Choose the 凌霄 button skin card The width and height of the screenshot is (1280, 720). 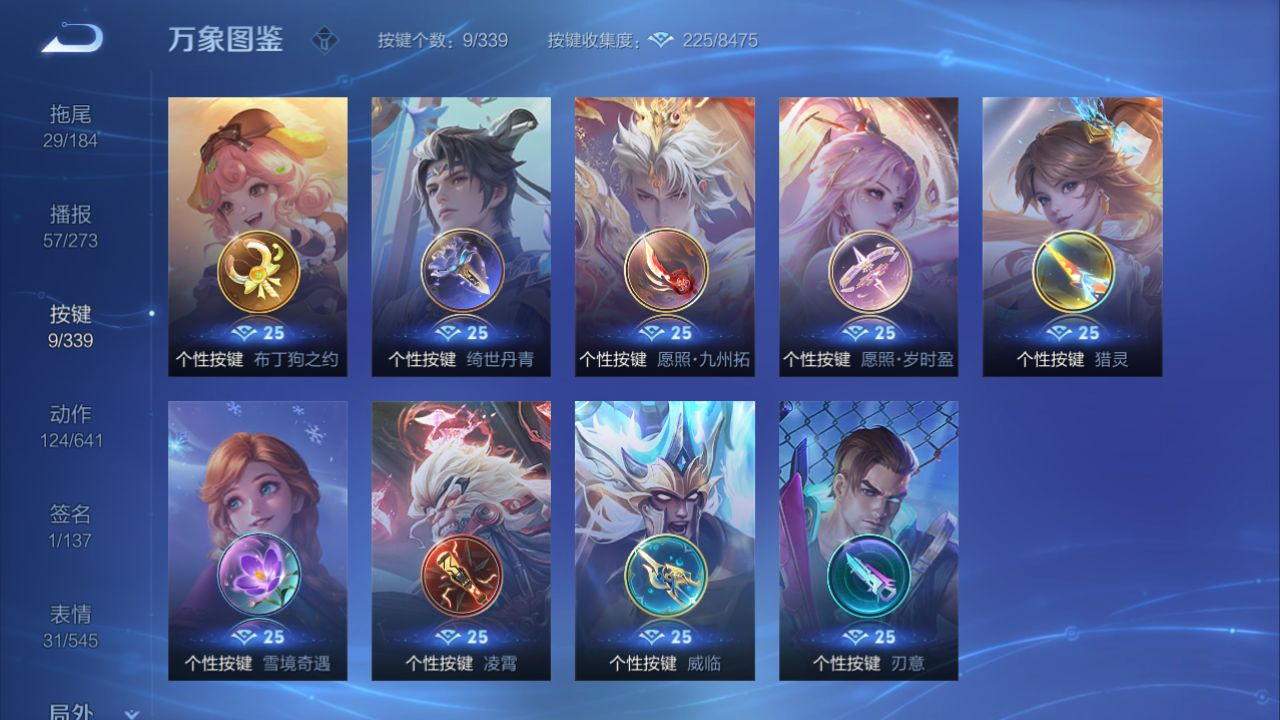coord(461,541)
